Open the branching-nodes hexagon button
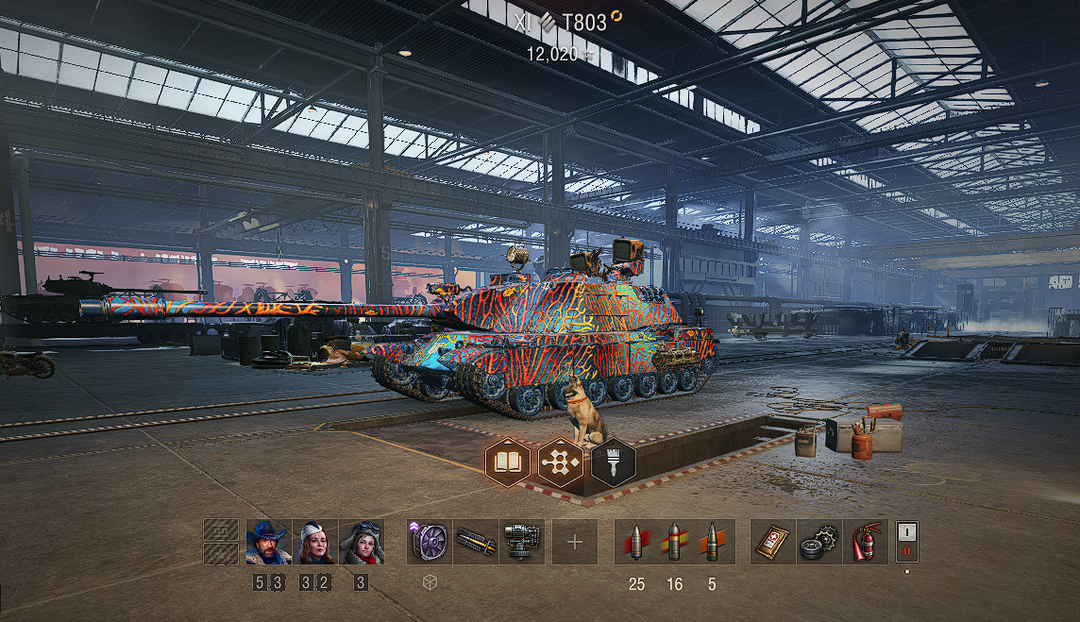 point(559,462)
